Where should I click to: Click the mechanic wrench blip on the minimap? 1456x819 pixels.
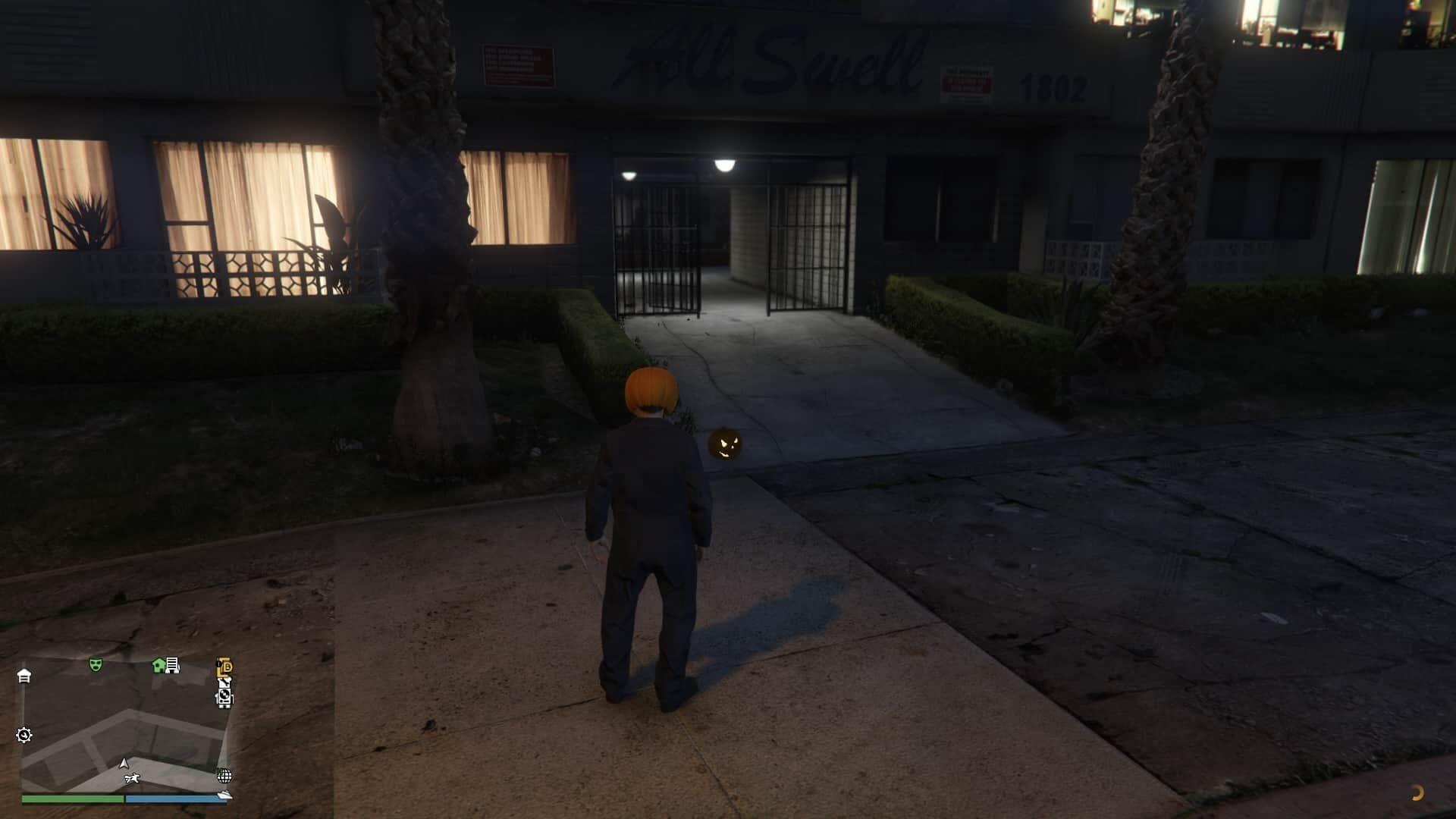225,682
